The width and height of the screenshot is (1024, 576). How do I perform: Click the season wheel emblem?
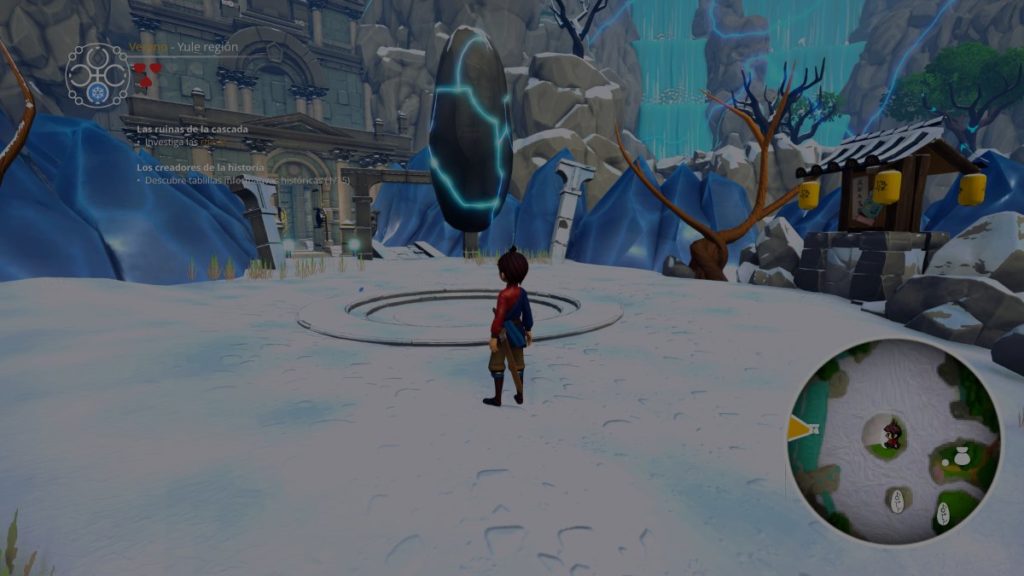(97, 74)
